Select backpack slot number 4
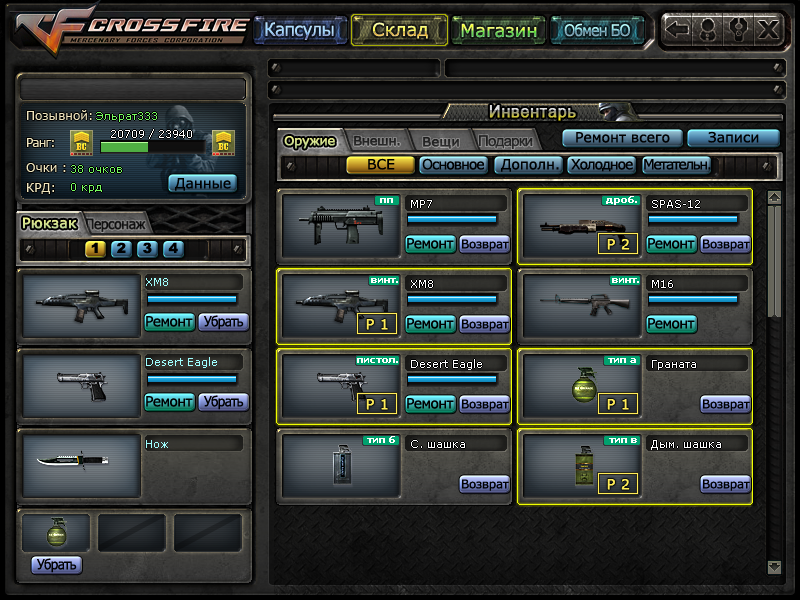The width and height of the screenshot is (800, 600). [x=173, y=249]
